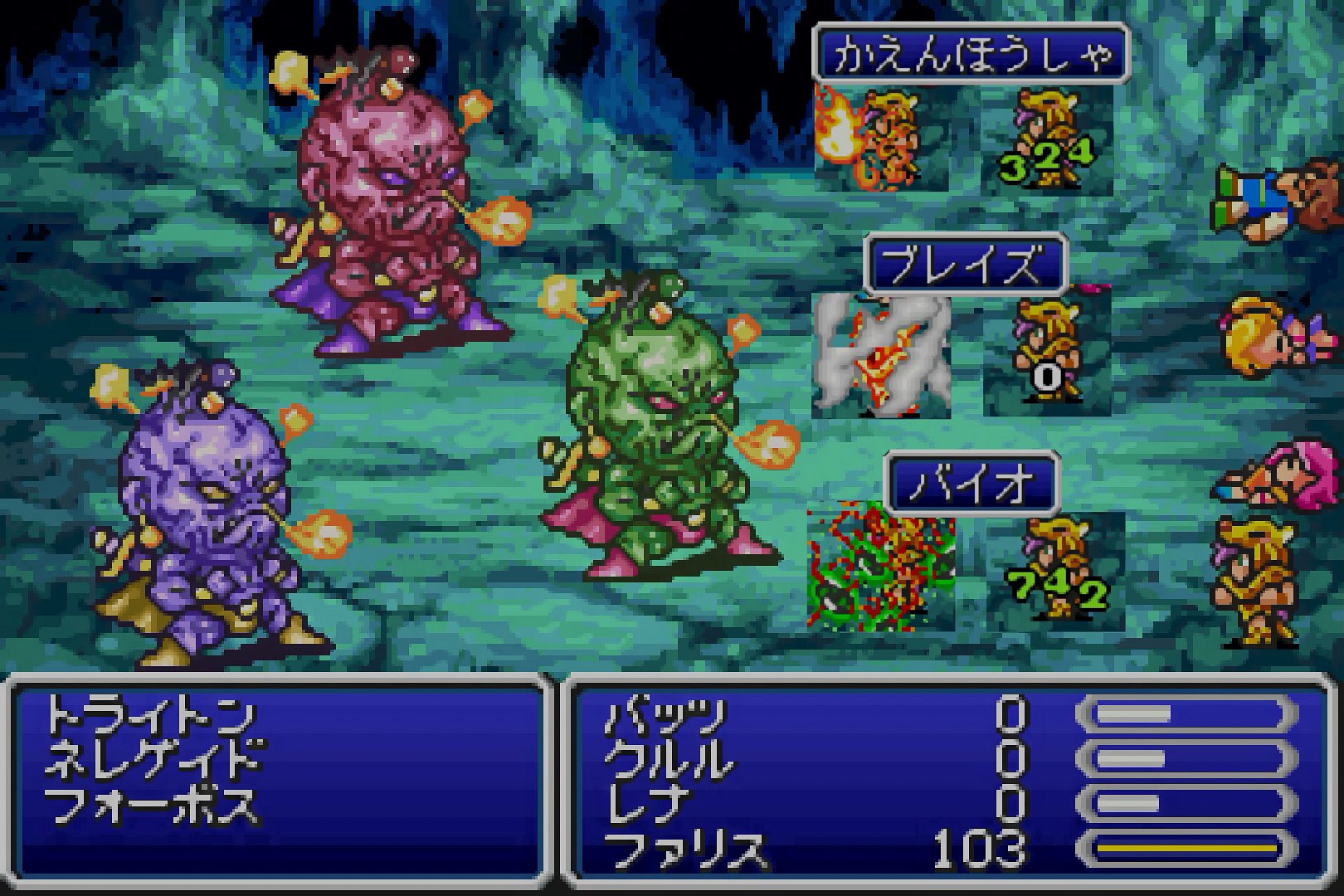Viewport: 1344px width, 896px height.
Task: Choose クルル in the party list
Action: pos(670,760)
